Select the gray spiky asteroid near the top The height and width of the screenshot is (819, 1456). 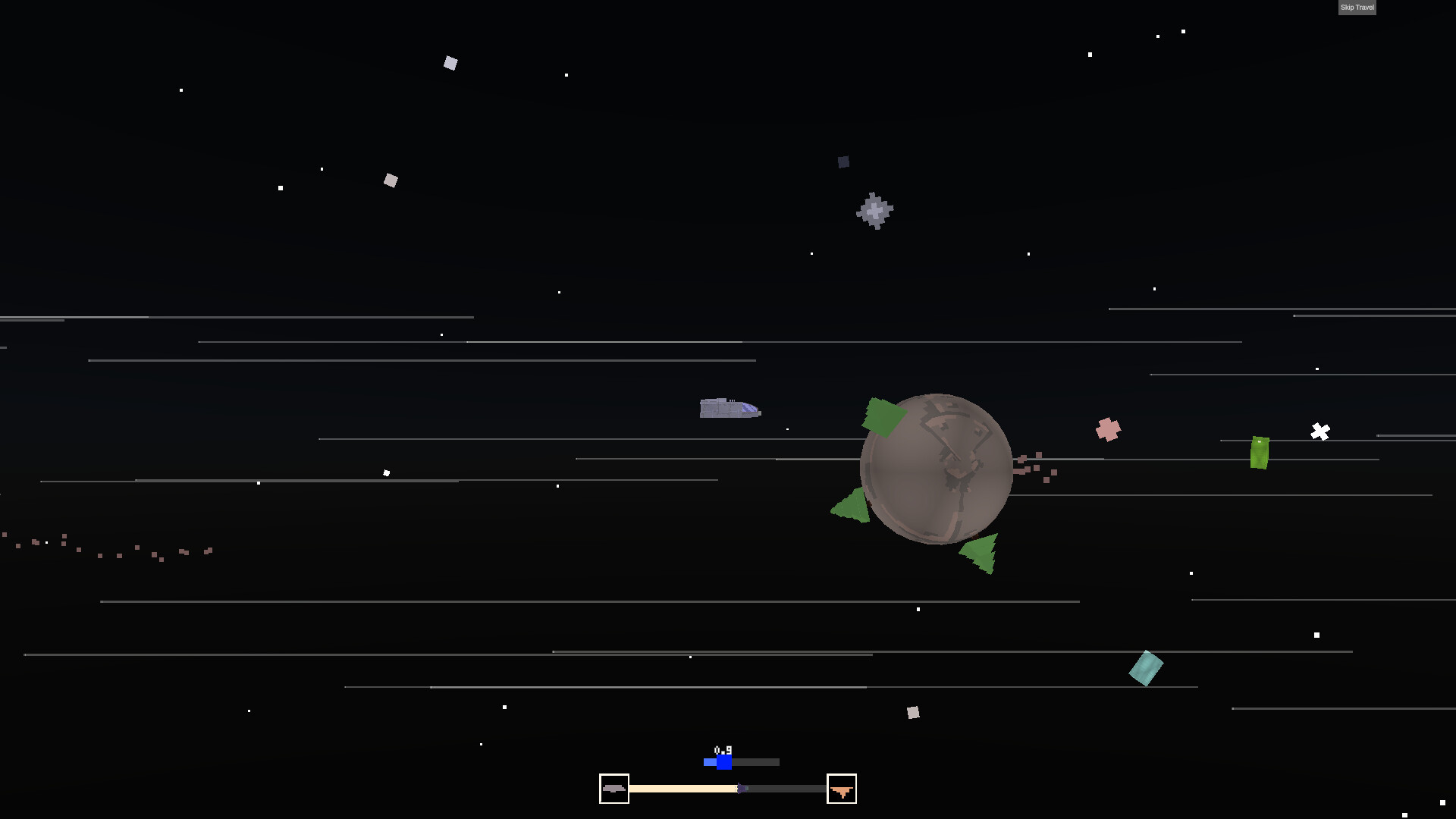(x=875, y=212)
